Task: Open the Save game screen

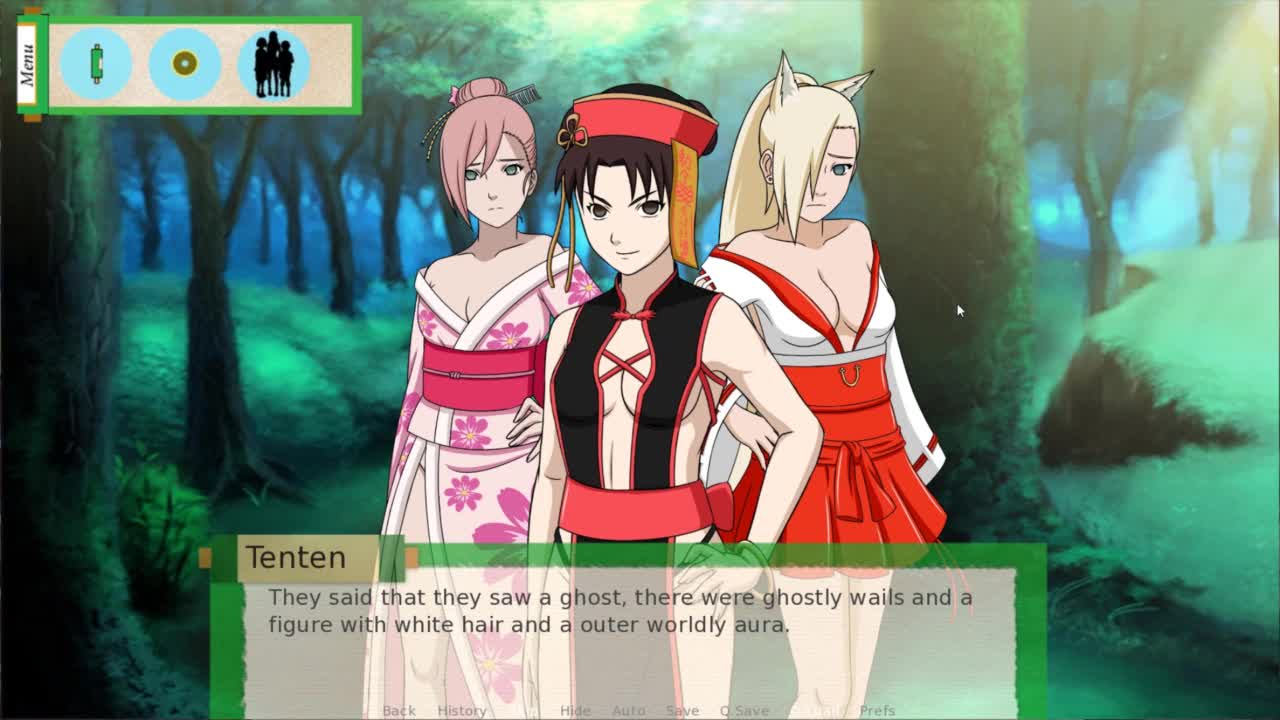Action: (682, 710)
